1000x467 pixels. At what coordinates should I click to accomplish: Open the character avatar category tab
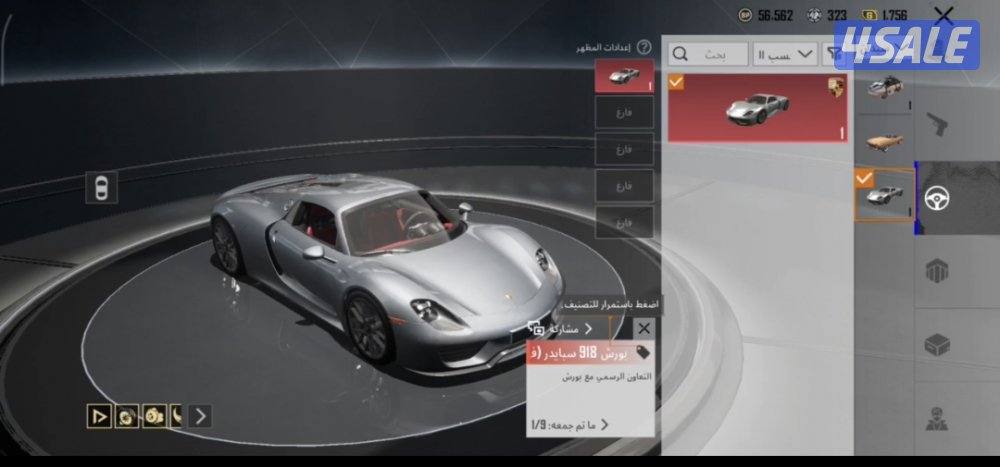pos(937,418)
